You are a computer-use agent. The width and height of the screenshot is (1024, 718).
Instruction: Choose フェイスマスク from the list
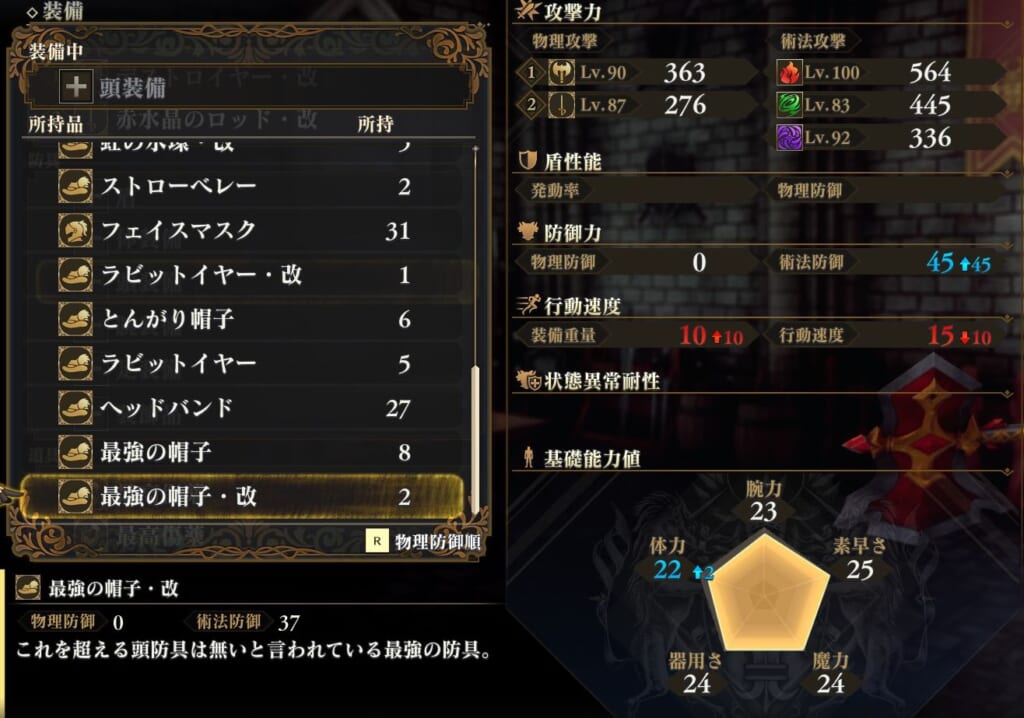pos(240,231)
